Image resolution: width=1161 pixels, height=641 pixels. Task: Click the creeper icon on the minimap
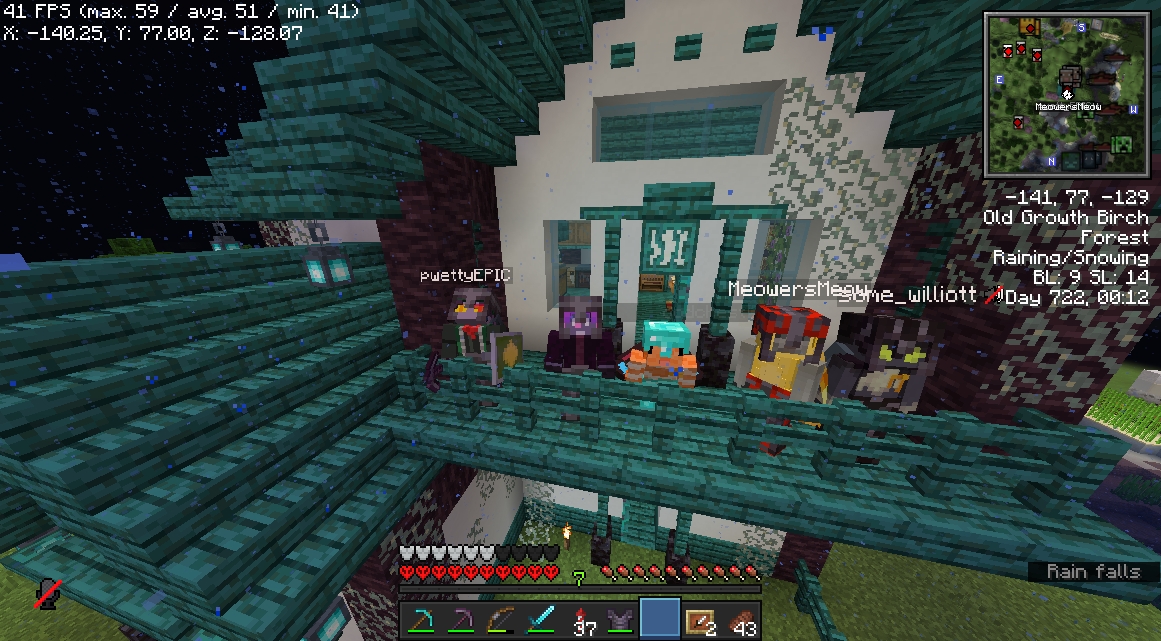pos(1122,146)
